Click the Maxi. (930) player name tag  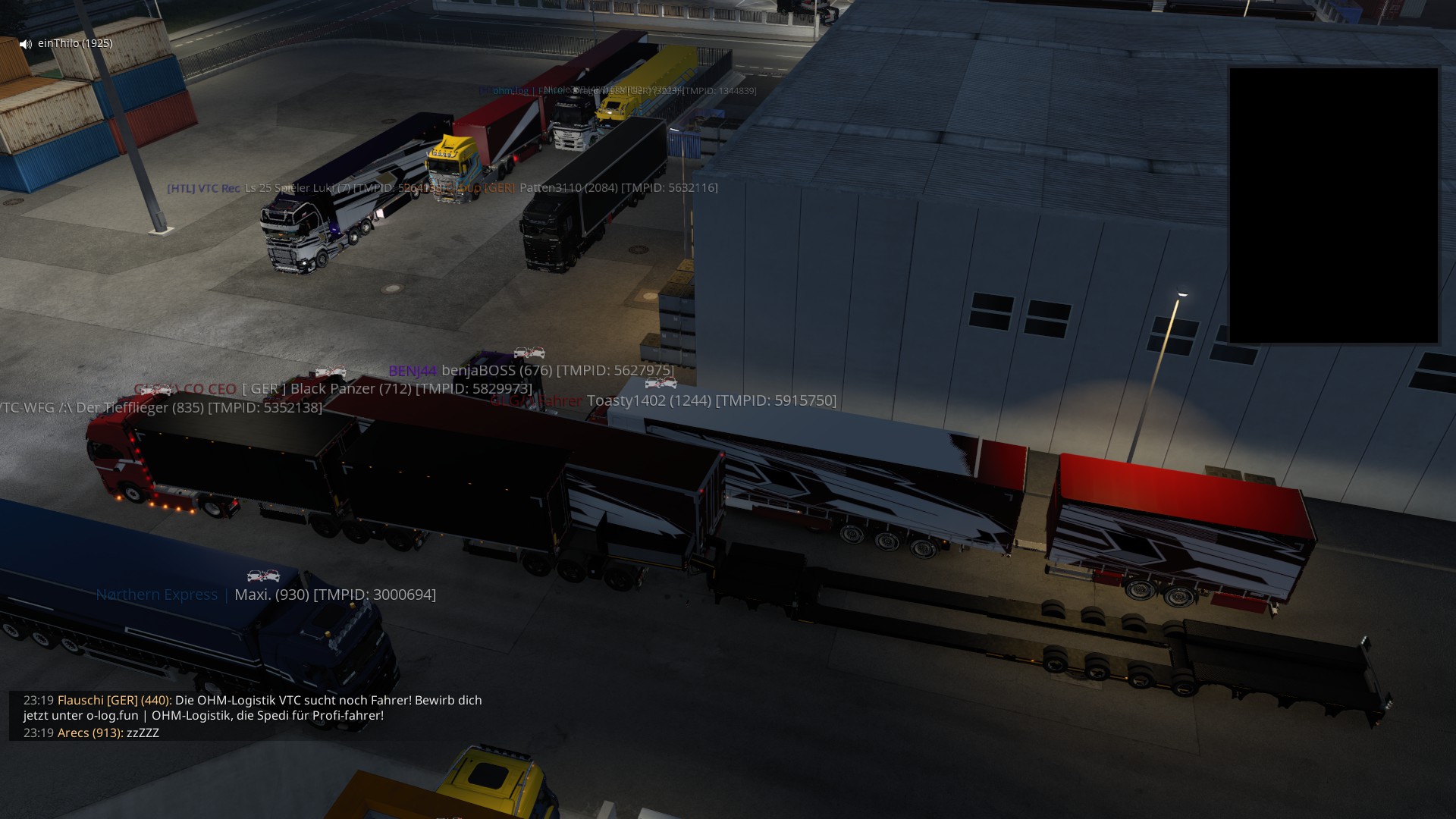pyautogui.click(x=334, y=595)
